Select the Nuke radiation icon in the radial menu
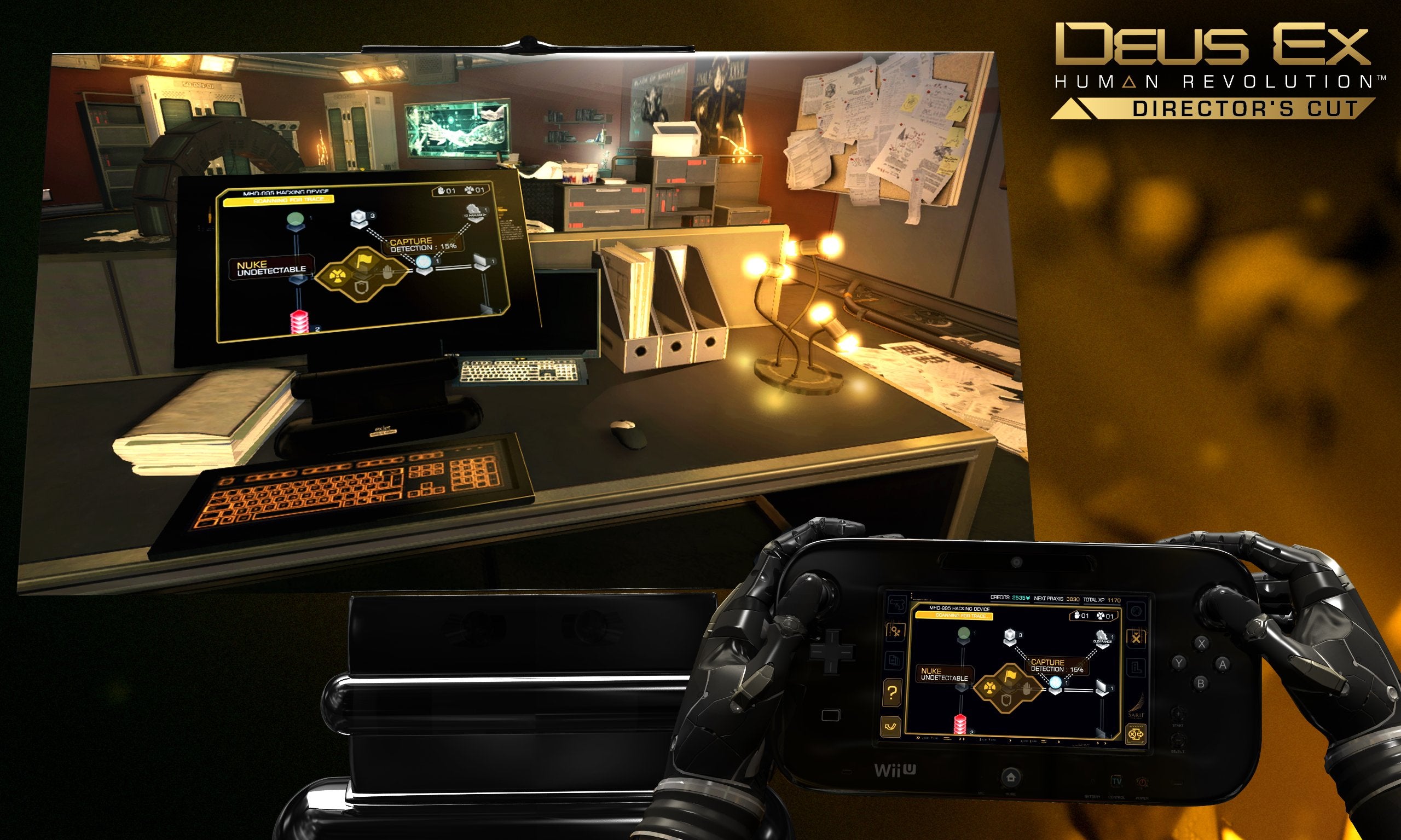 pyautogui.click(x=990, y=687)
